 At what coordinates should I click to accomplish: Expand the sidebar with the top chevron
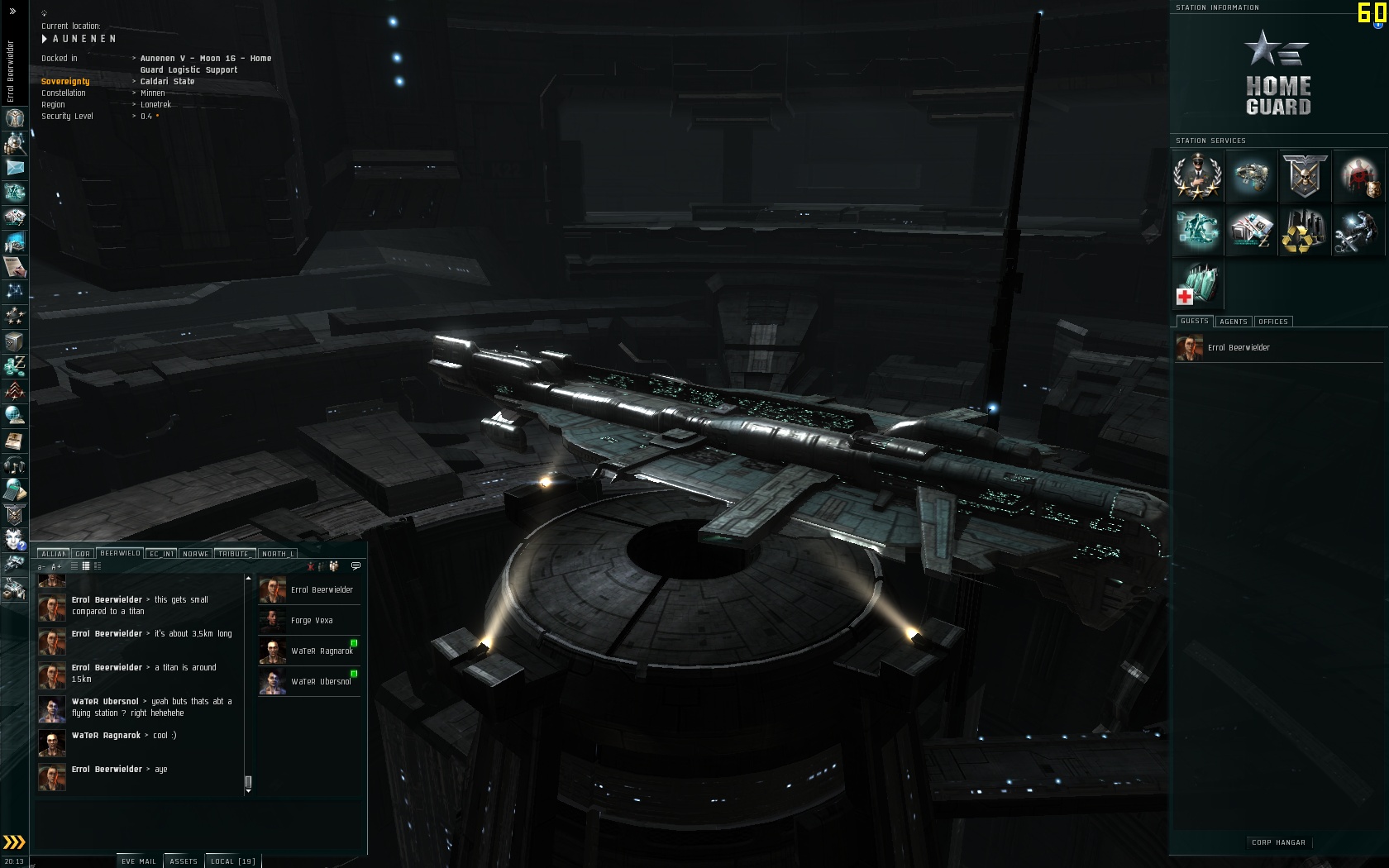12,12
